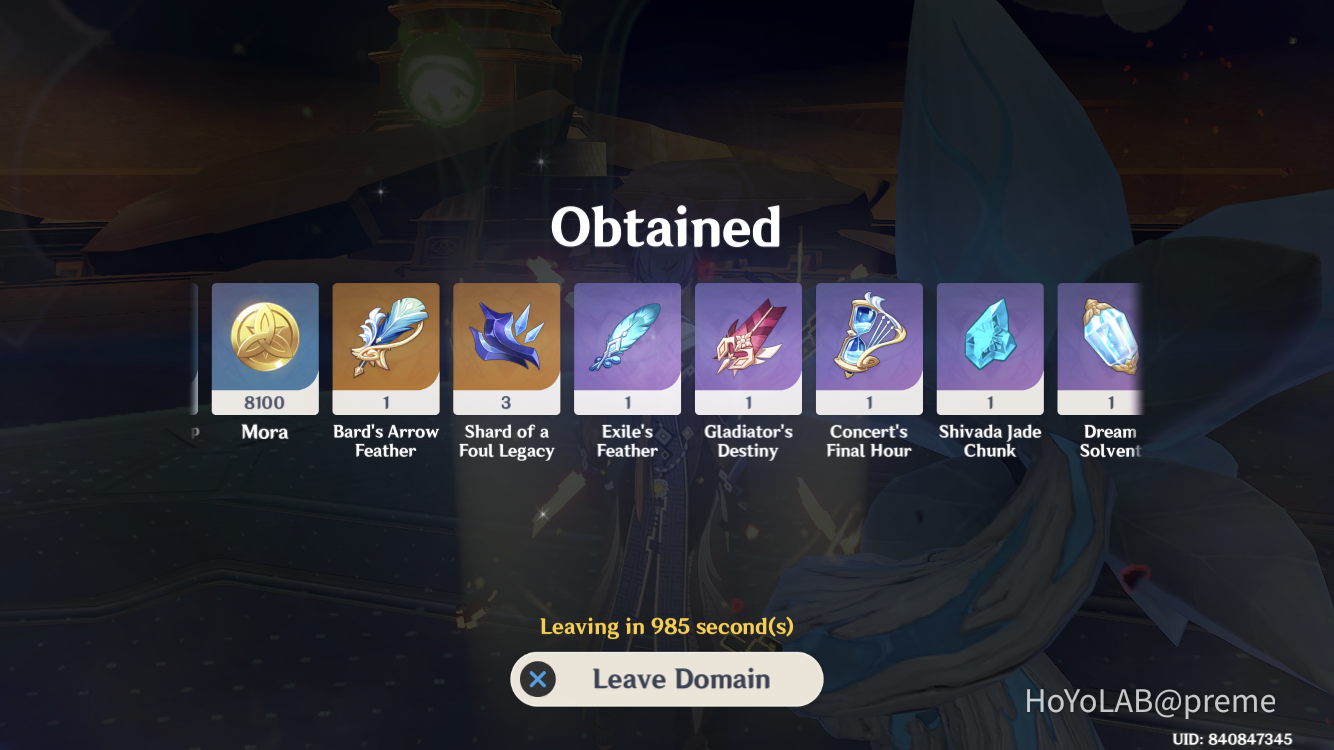
Task: Click the Gladiator's Destiny name text
Action: tap(748, 443)
